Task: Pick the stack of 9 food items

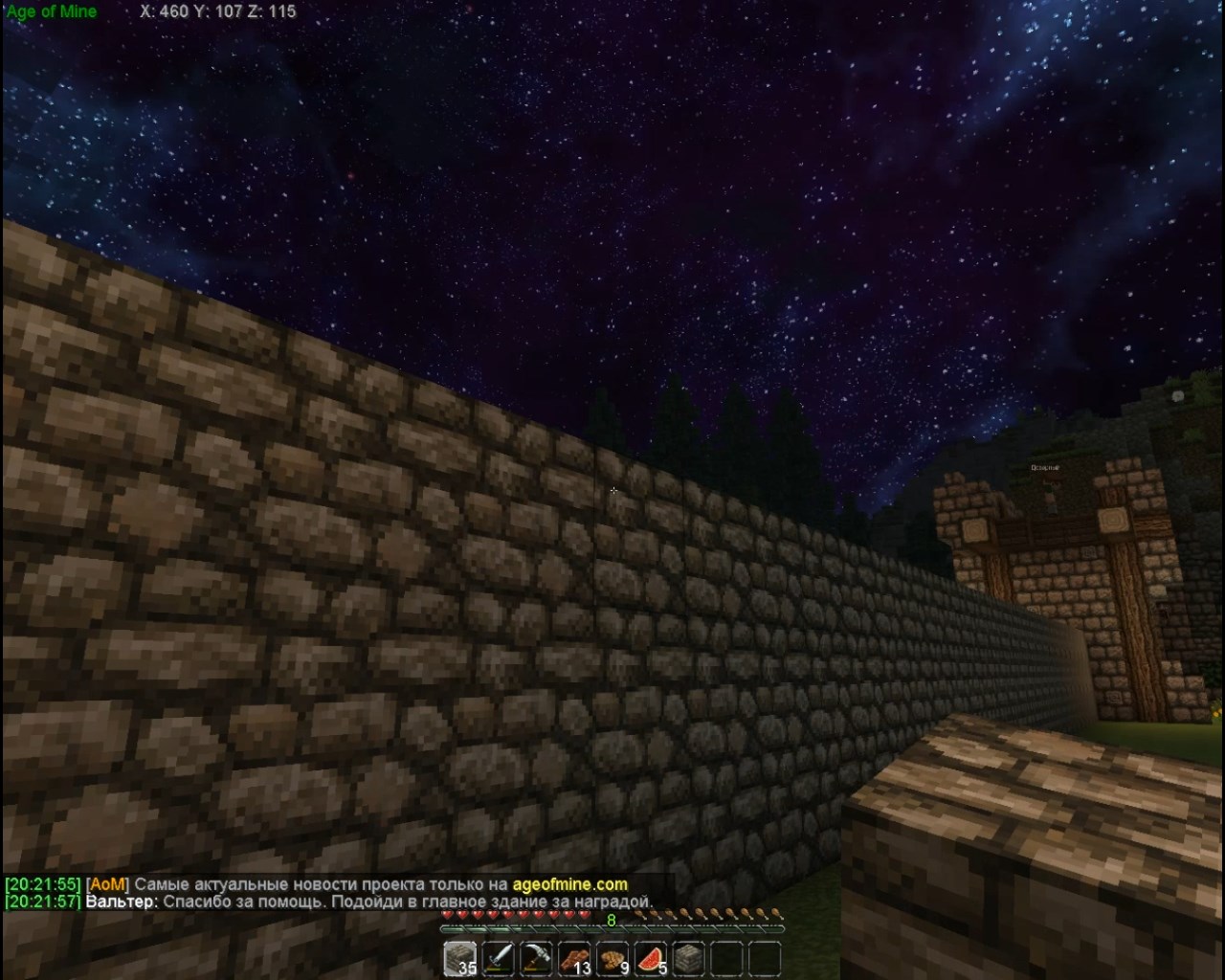Action: pyautogui.click(x=613, y=958)
